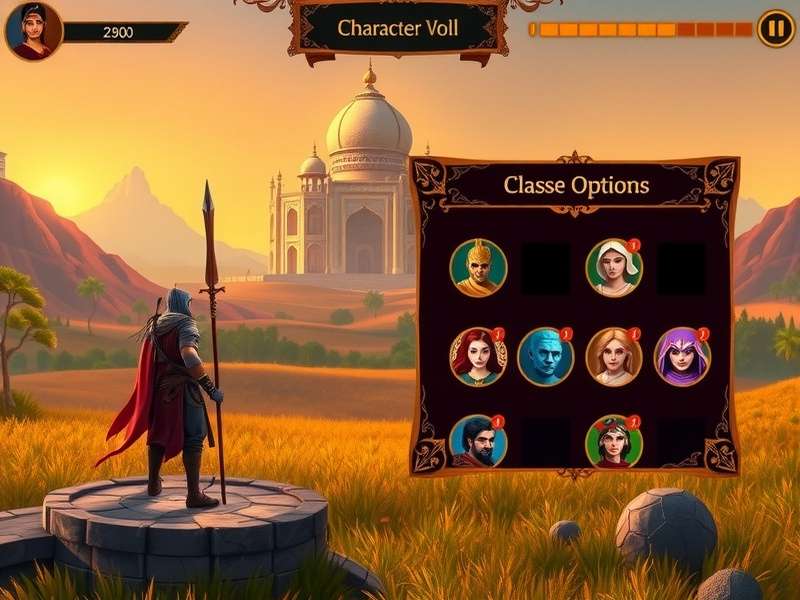800x600 pixels.
Task: Select the blue-skinned character class
Action: (x=545, y=357)
